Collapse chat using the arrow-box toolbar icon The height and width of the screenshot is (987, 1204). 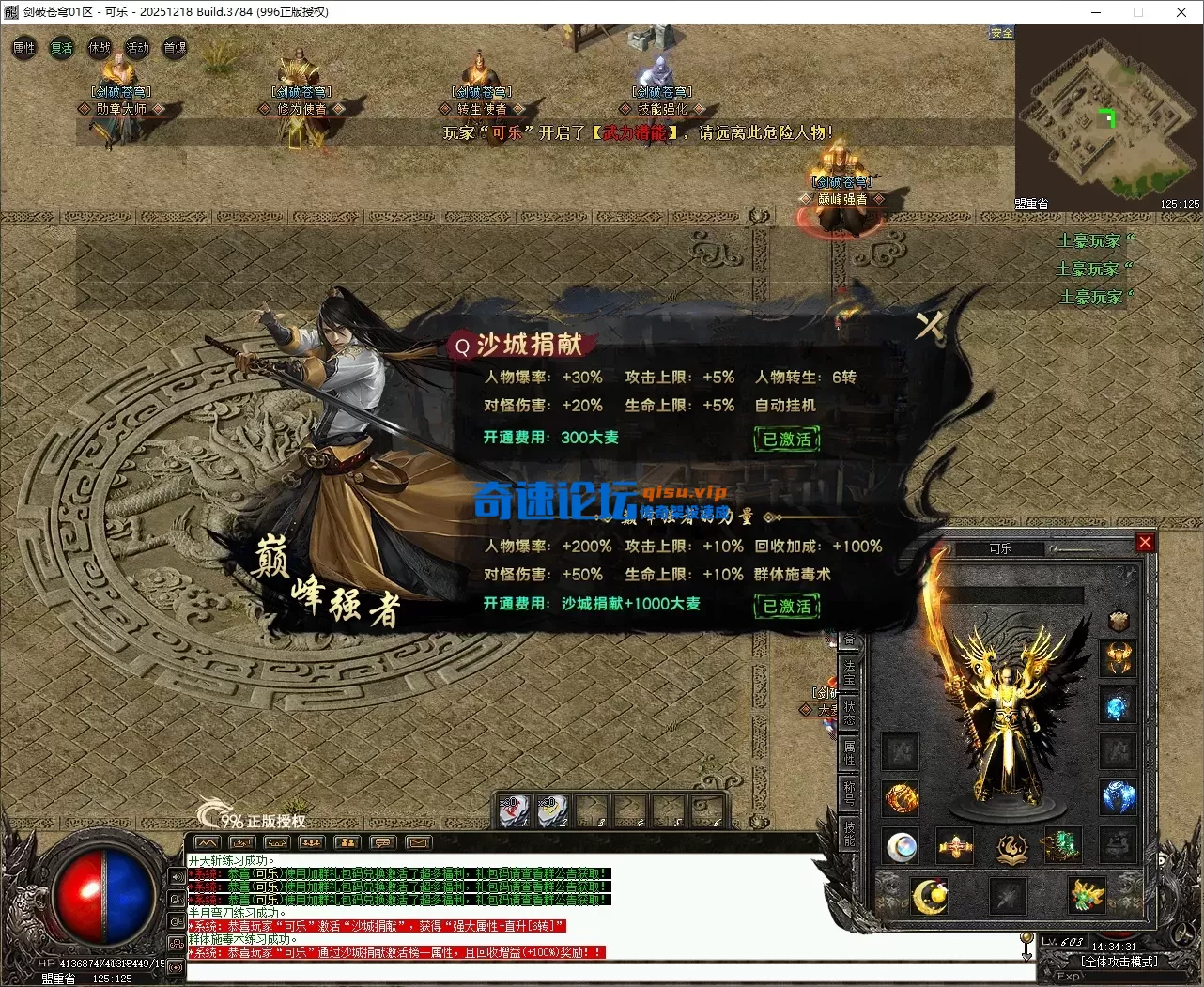pos(241,842)
